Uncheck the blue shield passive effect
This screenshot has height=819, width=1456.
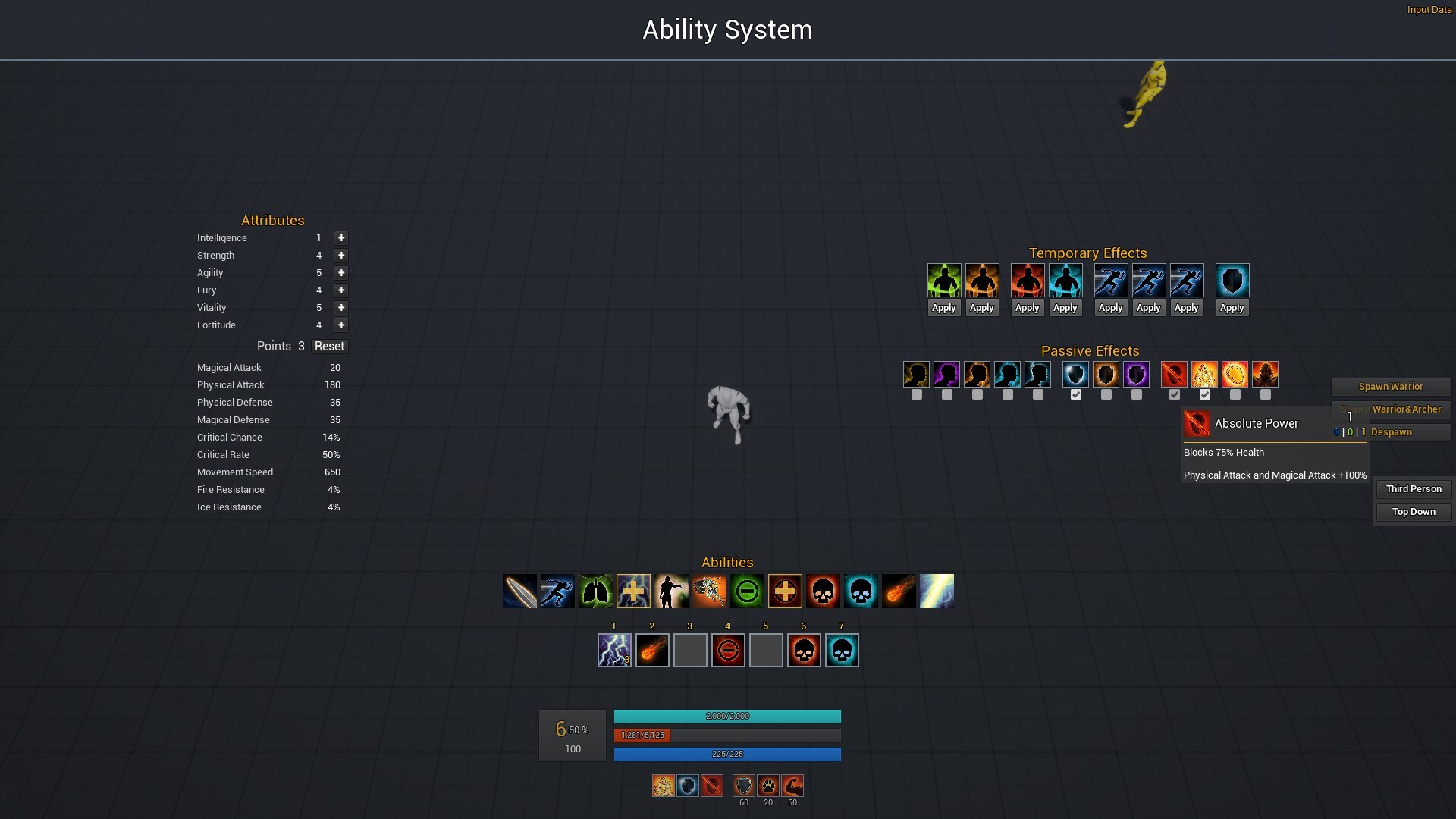[x=1076, y=394]
